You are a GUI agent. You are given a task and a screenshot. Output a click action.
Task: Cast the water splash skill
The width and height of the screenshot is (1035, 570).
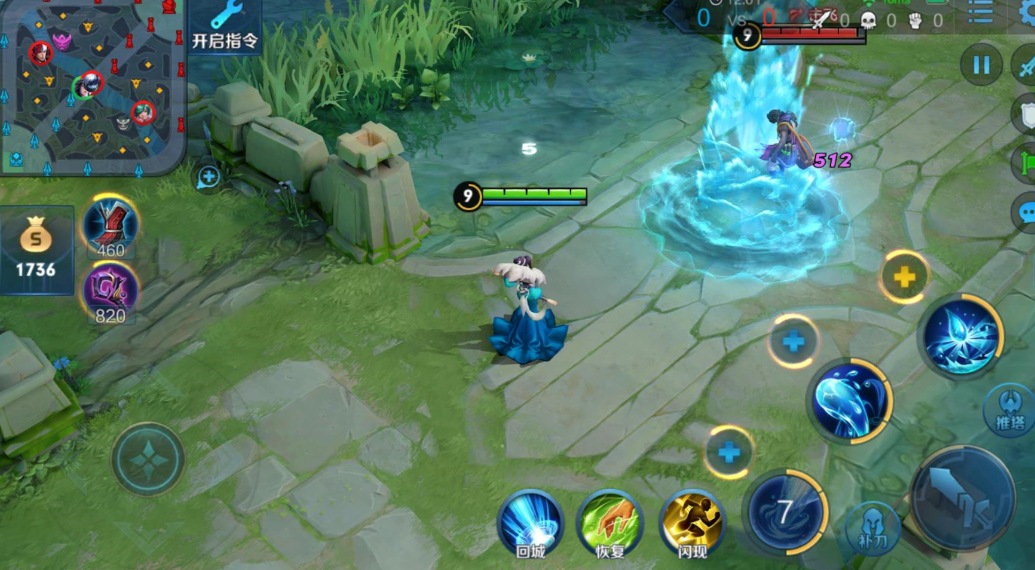tap(849, 400)
